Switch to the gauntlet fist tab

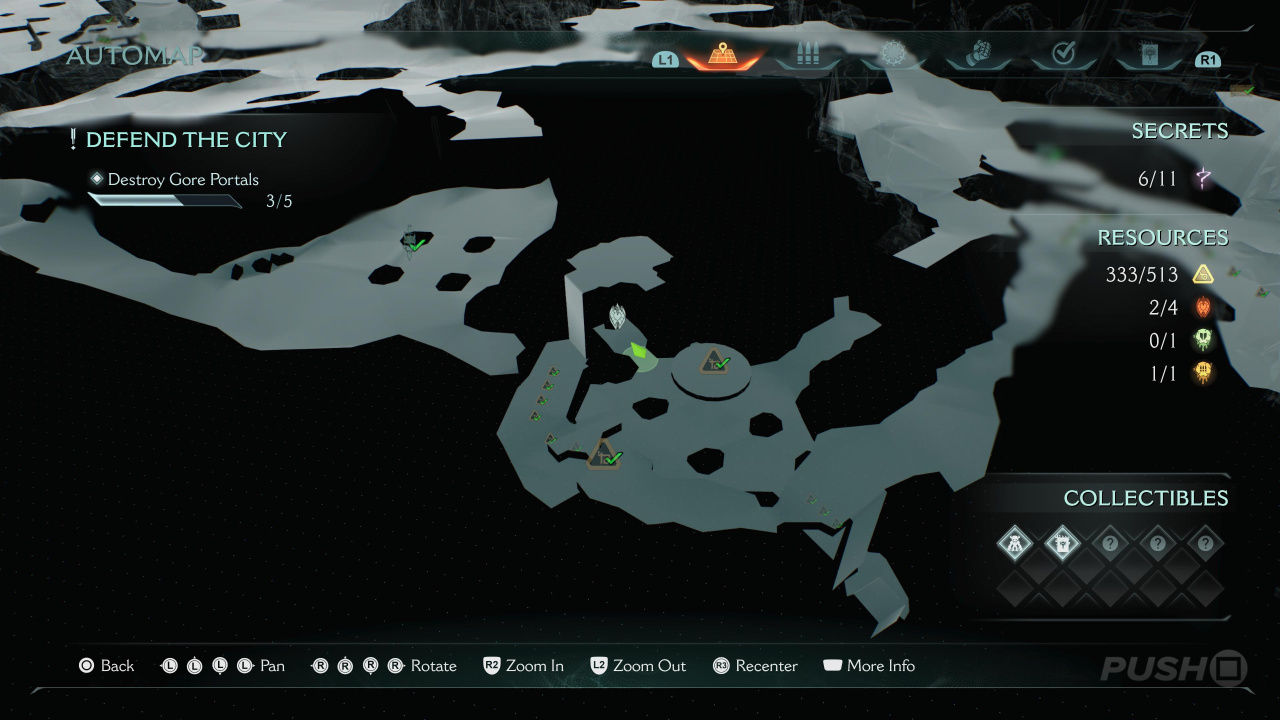click(979, 55)
